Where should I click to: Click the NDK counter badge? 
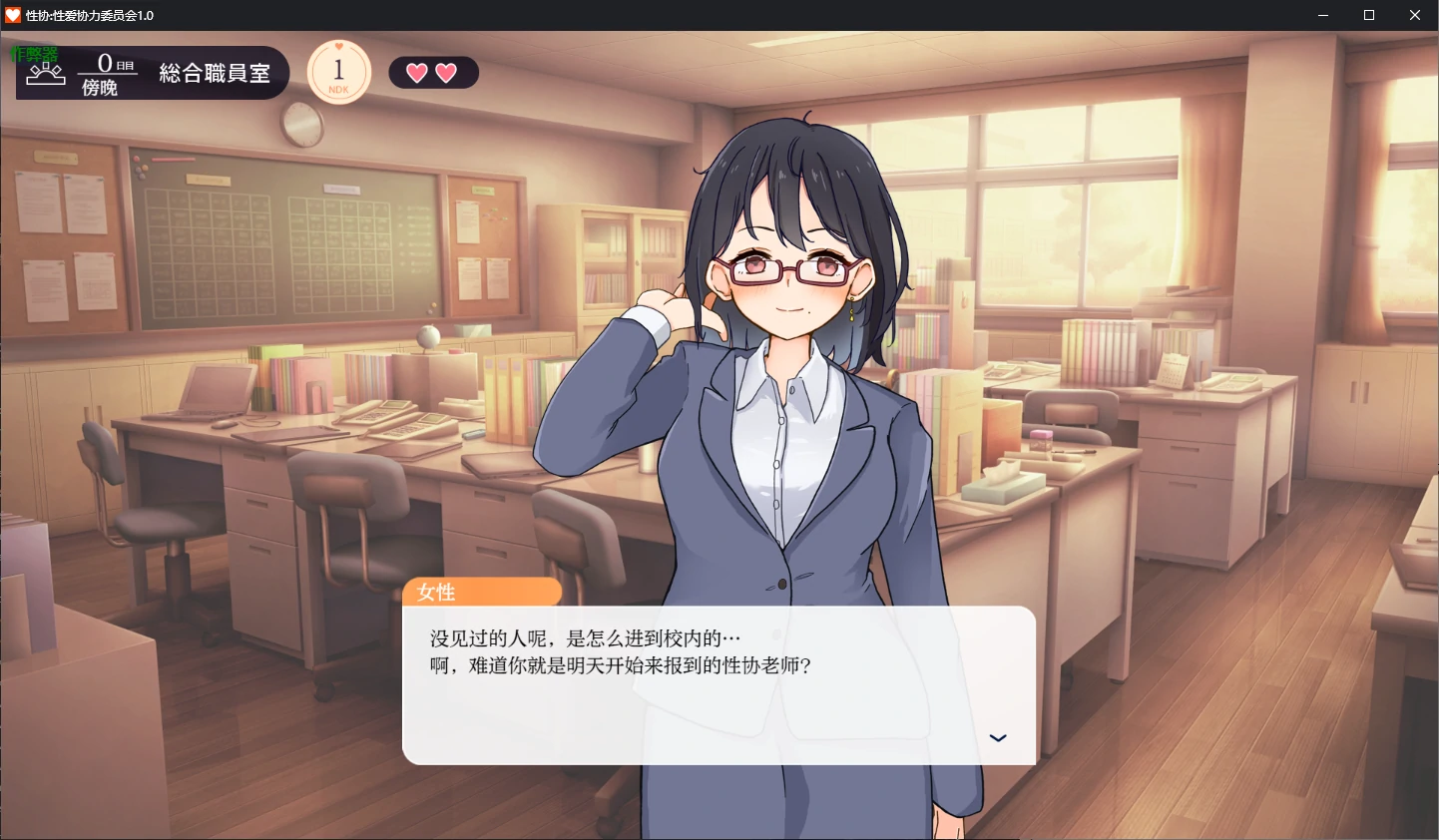coord(338,71)
